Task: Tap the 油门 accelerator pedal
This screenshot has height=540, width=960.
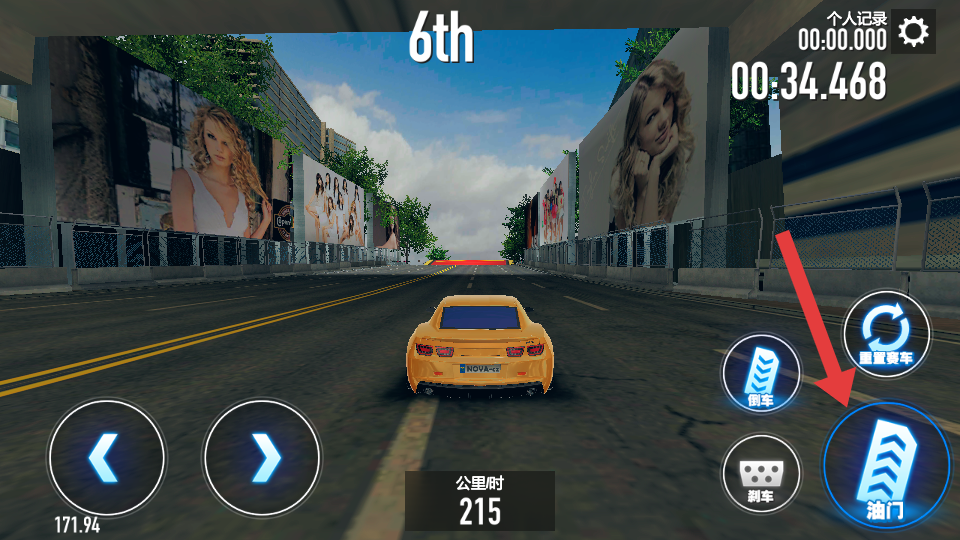Action: tap(885, 464)
